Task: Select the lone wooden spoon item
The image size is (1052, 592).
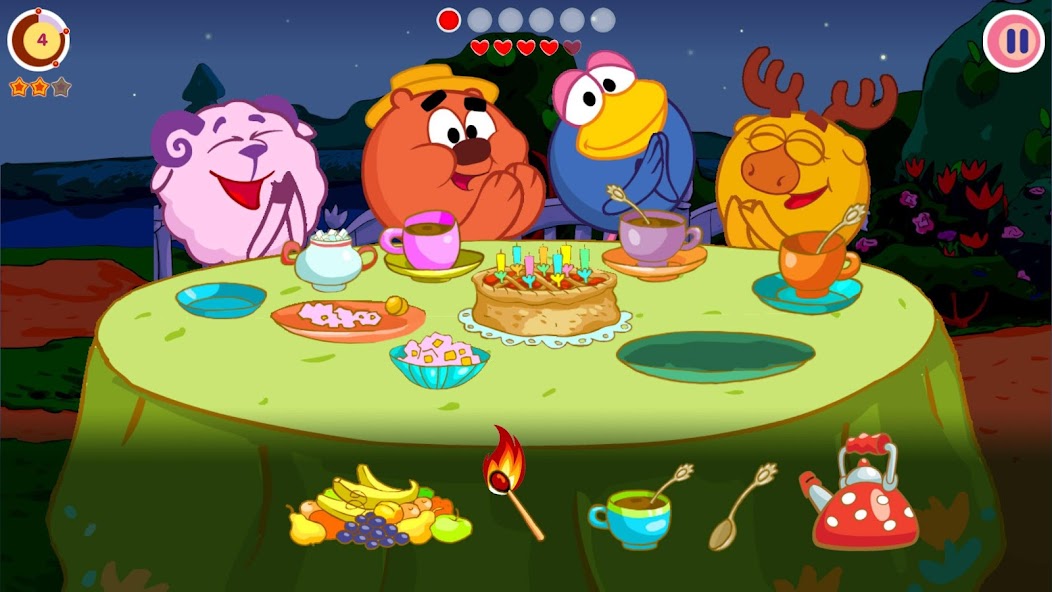Action: click(x=740, y=506)
